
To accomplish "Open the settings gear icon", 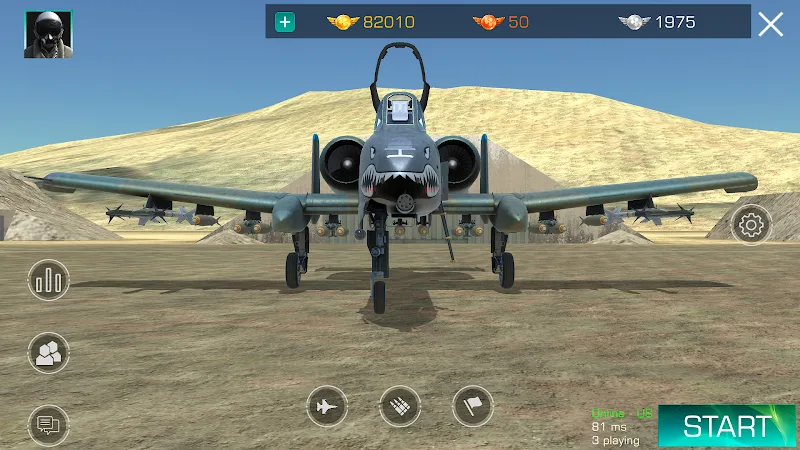I will pos(751,225).
